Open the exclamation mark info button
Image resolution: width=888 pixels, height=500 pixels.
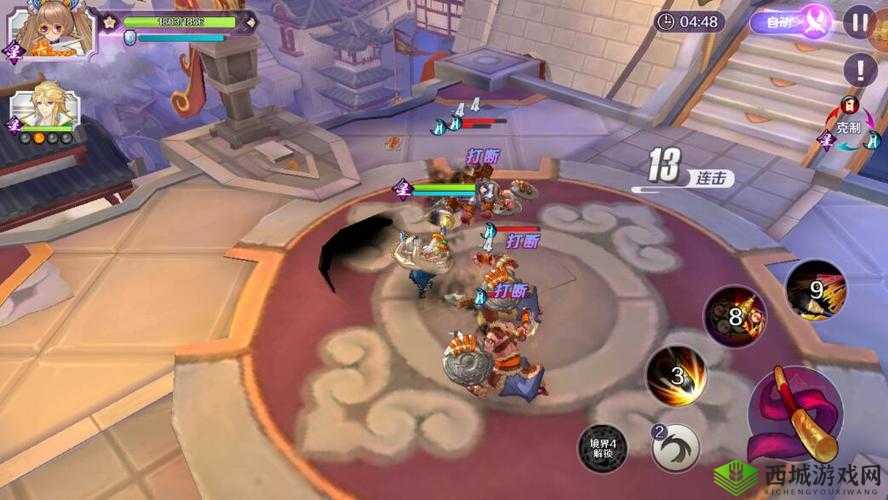(859, 69)
